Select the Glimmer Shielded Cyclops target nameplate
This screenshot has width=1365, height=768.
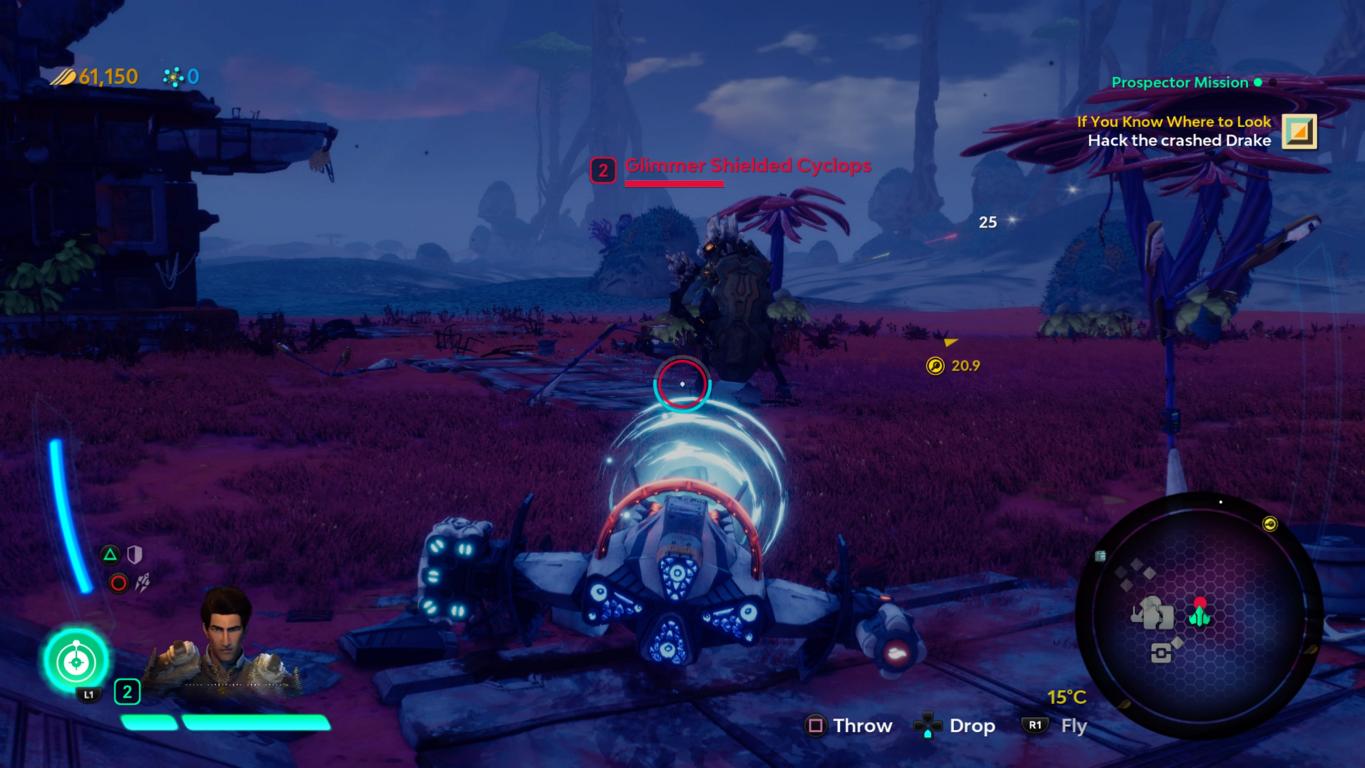pos(747,166)
